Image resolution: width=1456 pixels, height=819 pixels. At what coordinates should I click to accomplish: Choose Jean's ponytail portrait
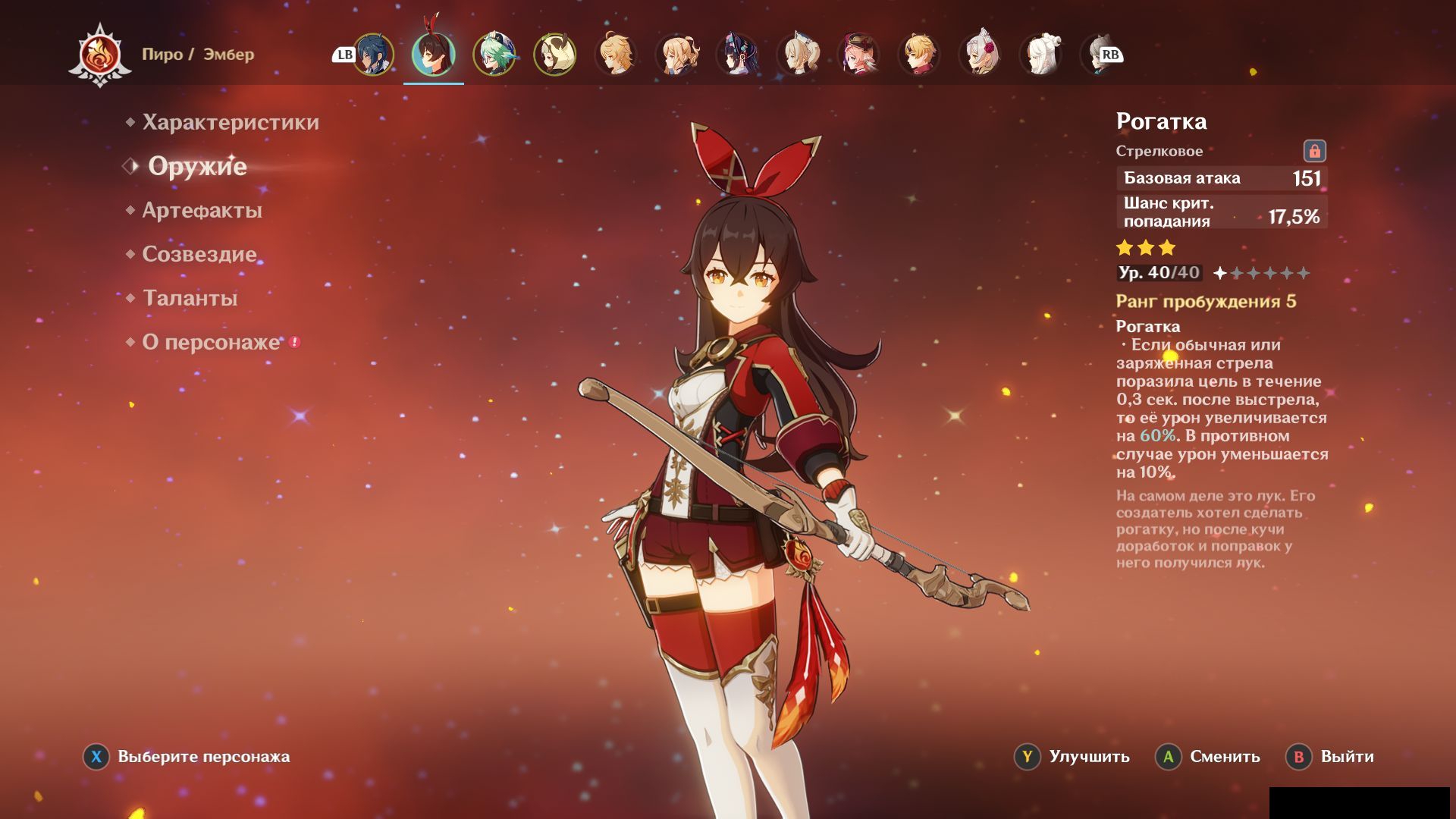pyautogui.click(x=798, y=55)
